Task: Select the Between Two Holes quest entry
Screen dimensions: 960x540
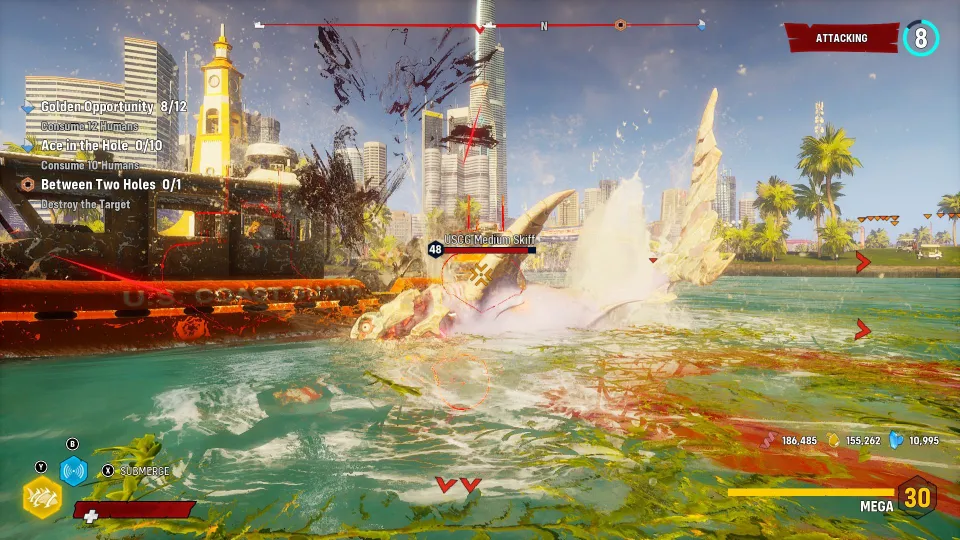Action: tap(111, 185)
